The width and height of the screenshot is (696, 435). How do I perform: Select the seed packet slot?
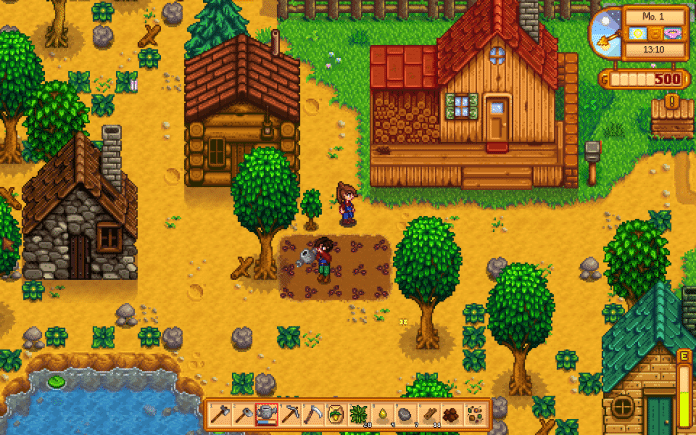click(335, 413)
